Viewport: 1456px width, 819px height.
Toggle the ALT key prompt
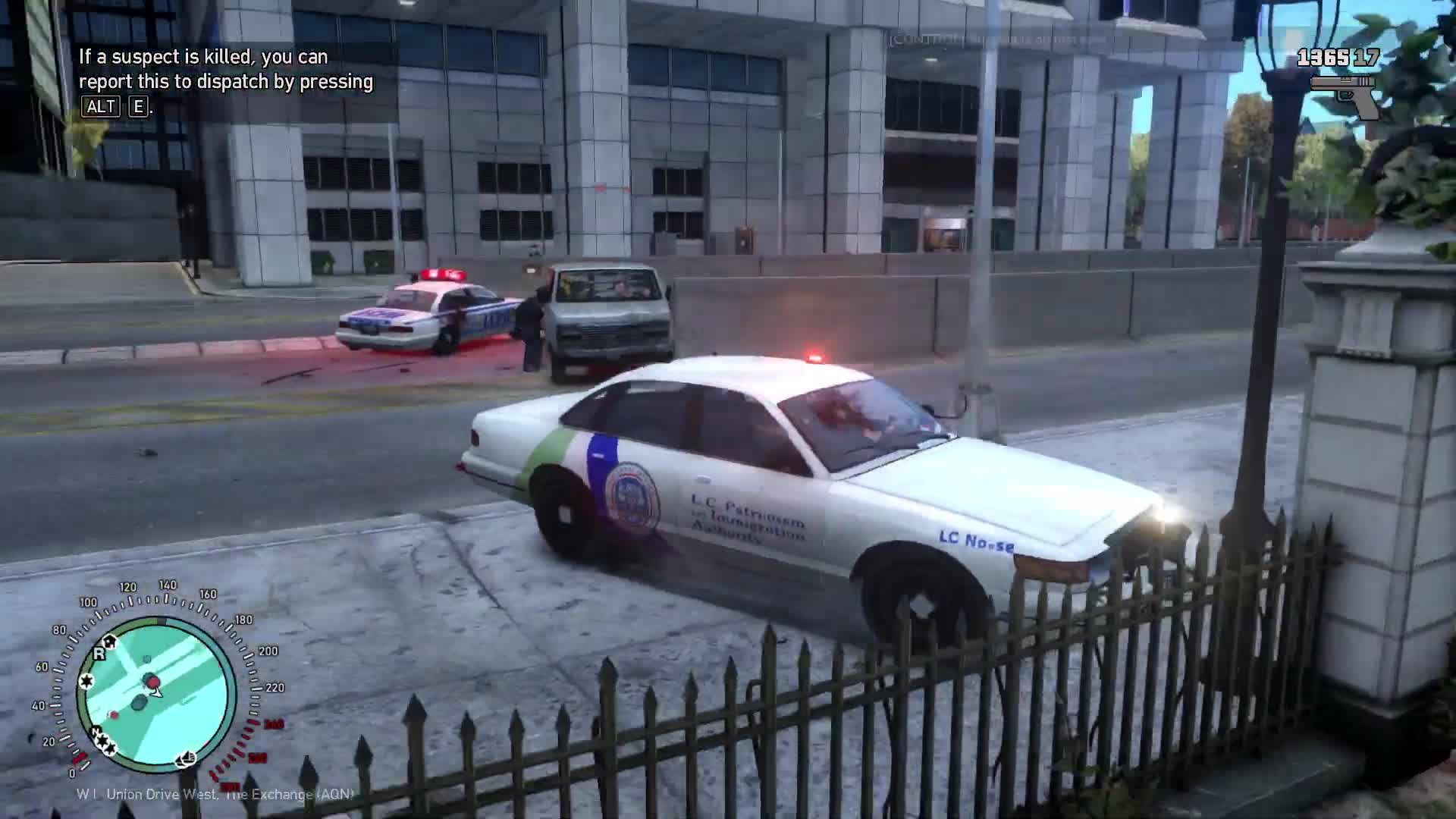[102, 107]
